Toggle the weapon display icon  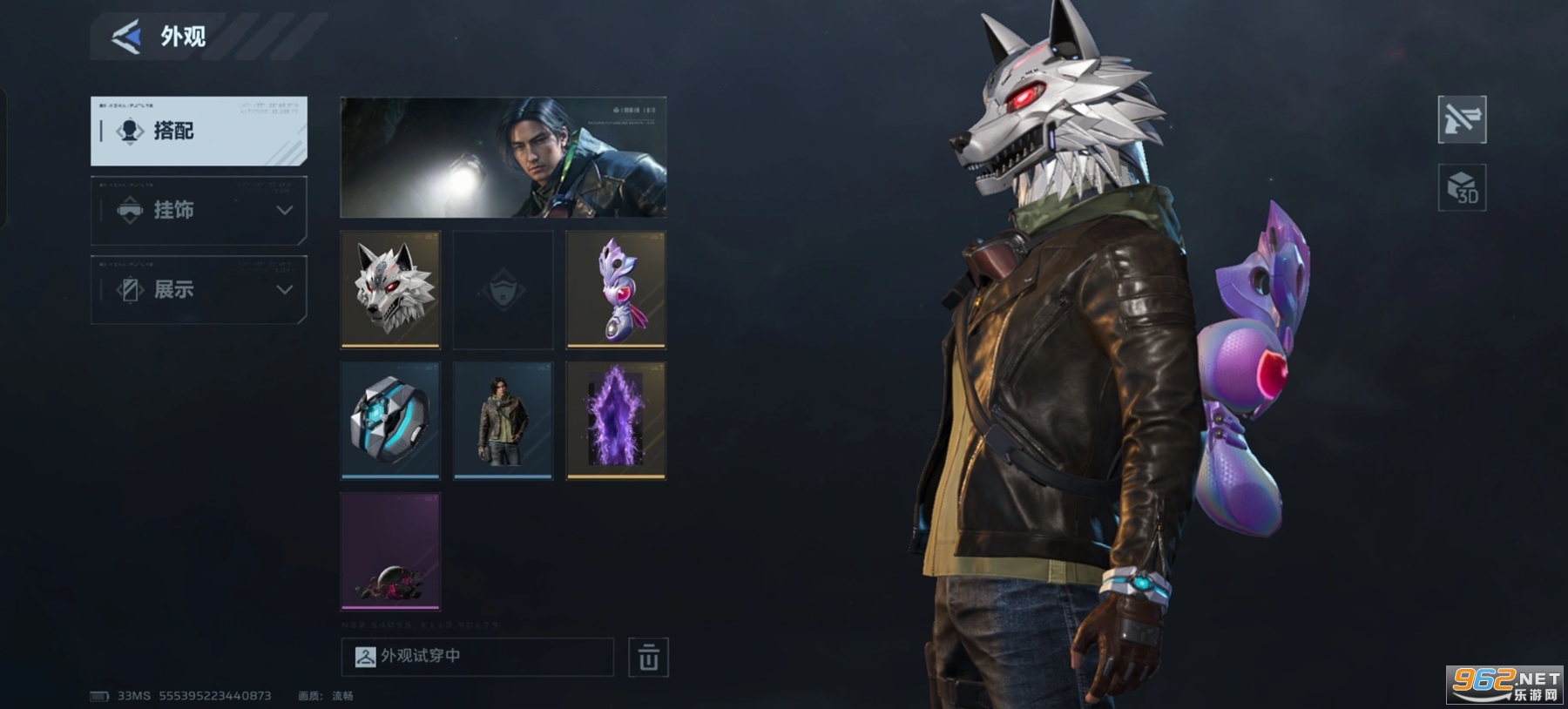tap(1462, 119)
